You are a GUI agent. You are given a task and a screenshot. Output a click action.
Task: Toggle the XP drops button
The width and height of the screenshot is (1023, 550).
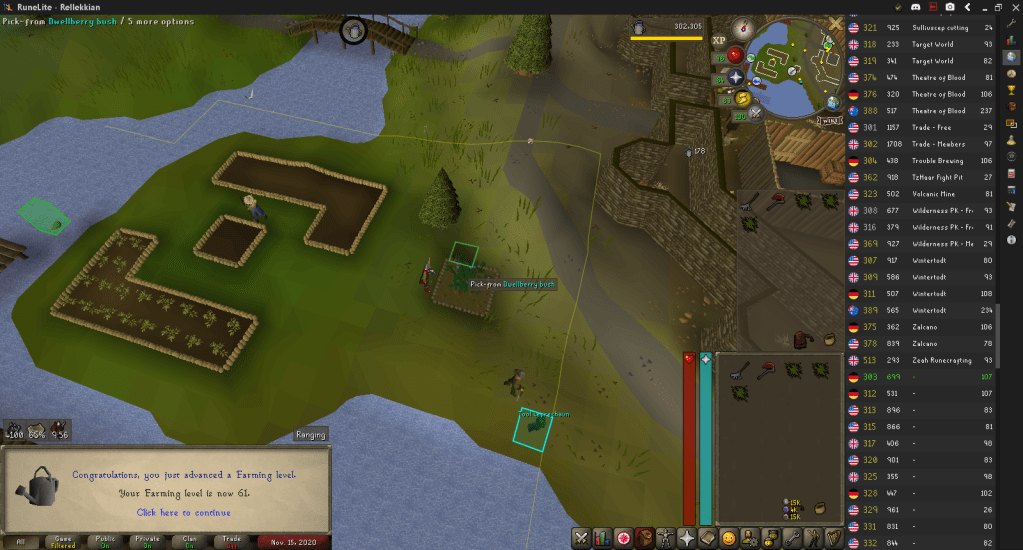pyautogui.click(x=719, y=40)
